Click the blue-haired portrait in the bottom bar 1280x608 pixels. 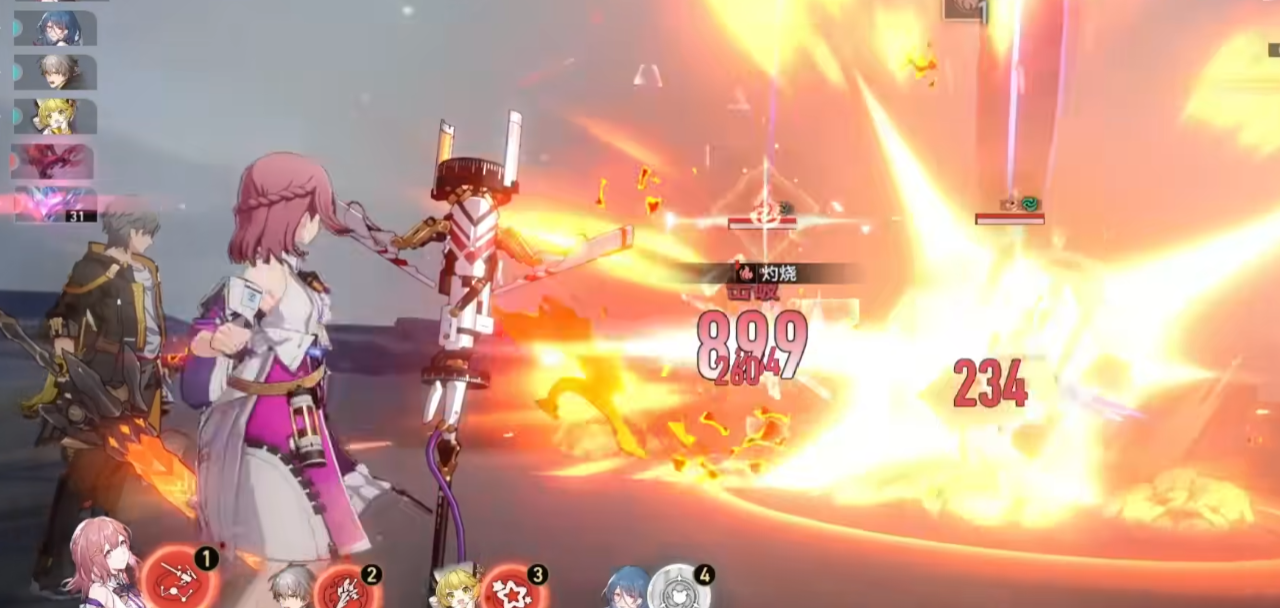coord(626,590)
